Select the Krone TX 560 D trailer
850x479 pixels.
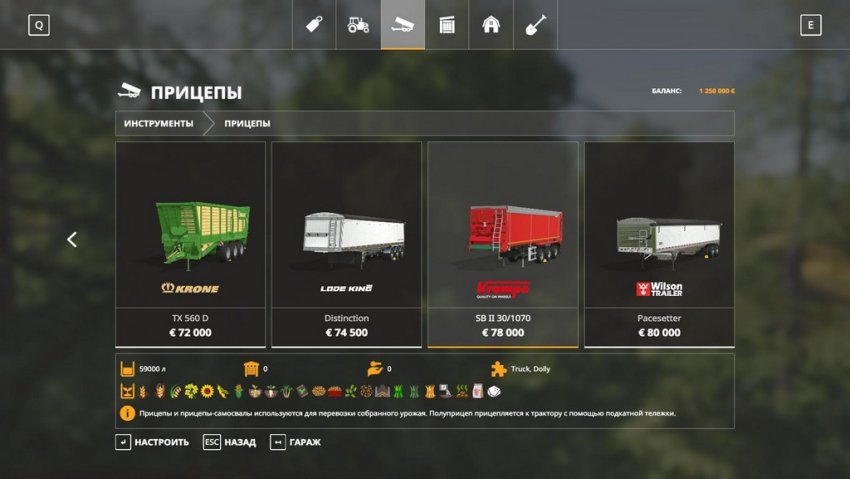click(x=190, y=243)
